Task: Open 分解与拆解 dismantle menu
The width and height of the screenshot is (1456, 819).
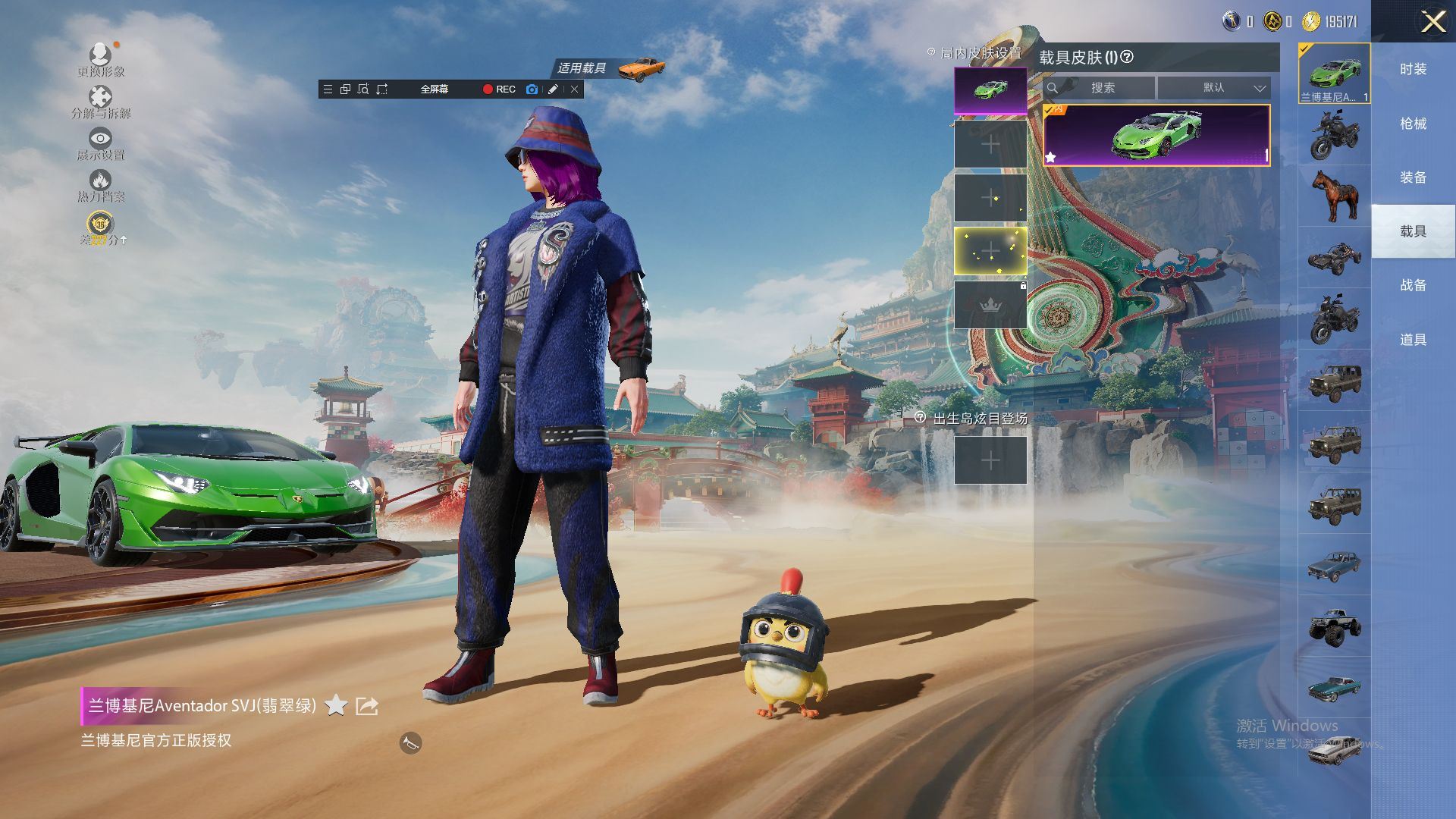Action: (100, 102)
